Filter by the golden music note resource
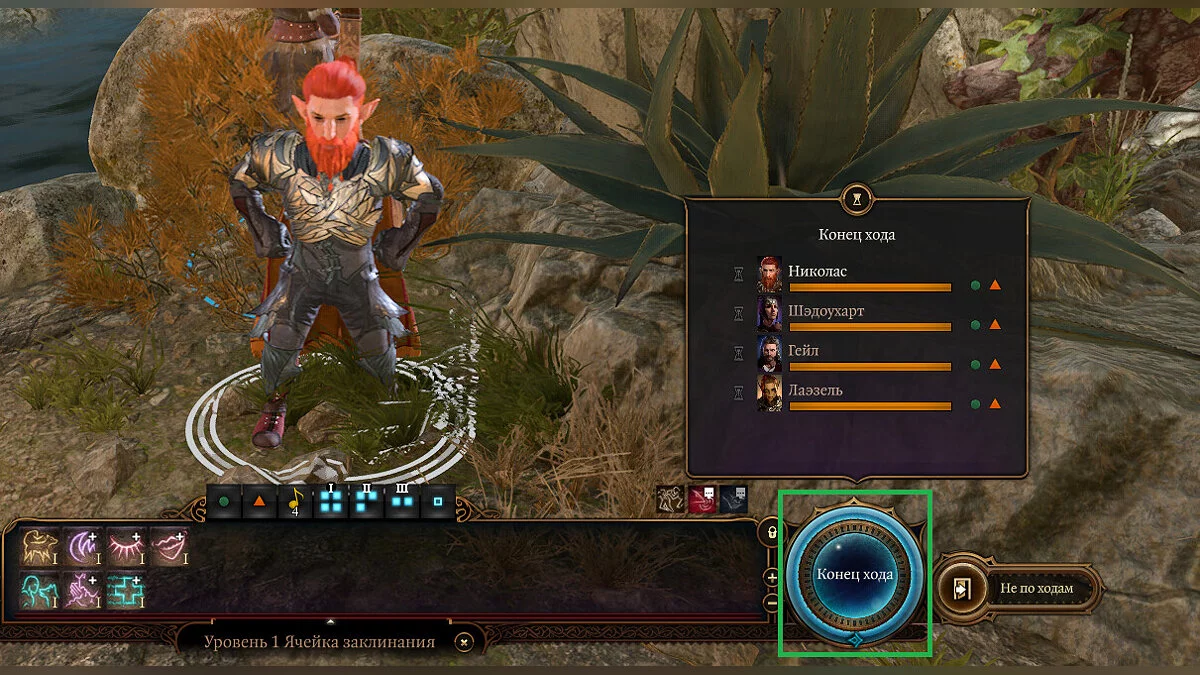This screenshot has height=675, width=1200. coord(294,502)
